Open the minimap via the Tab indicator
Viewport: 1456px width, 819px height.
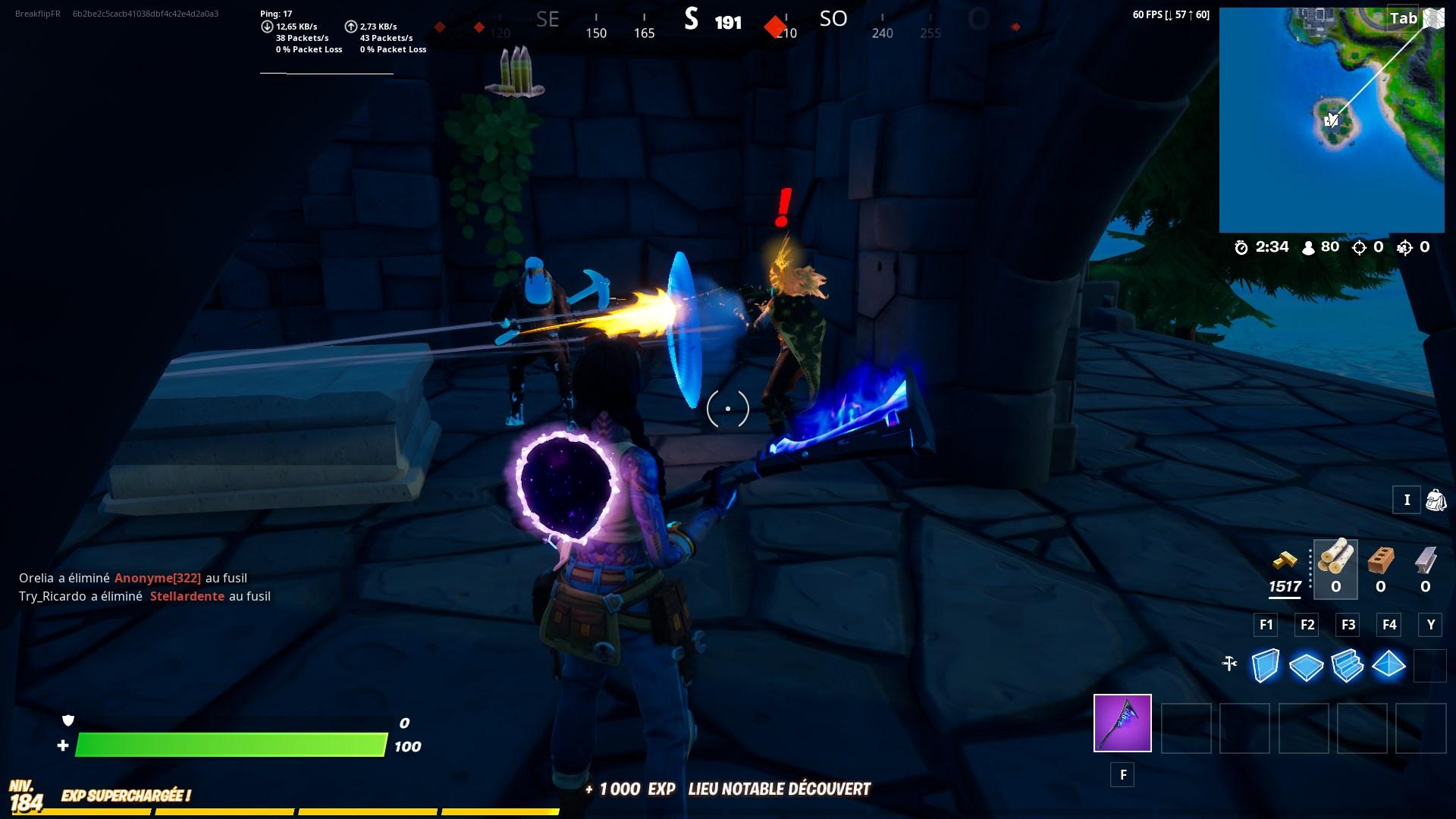click(x=1402, y=18)
